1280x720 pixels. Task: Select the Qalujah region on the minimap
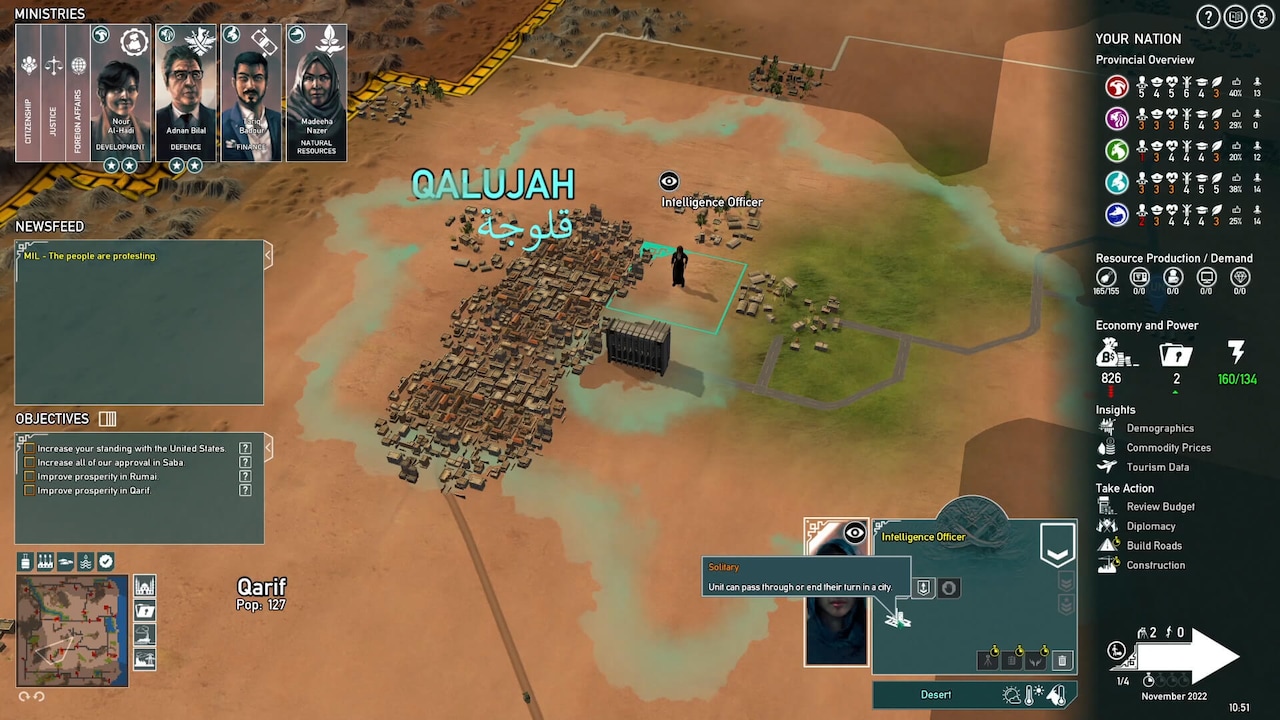pos(53,648)
